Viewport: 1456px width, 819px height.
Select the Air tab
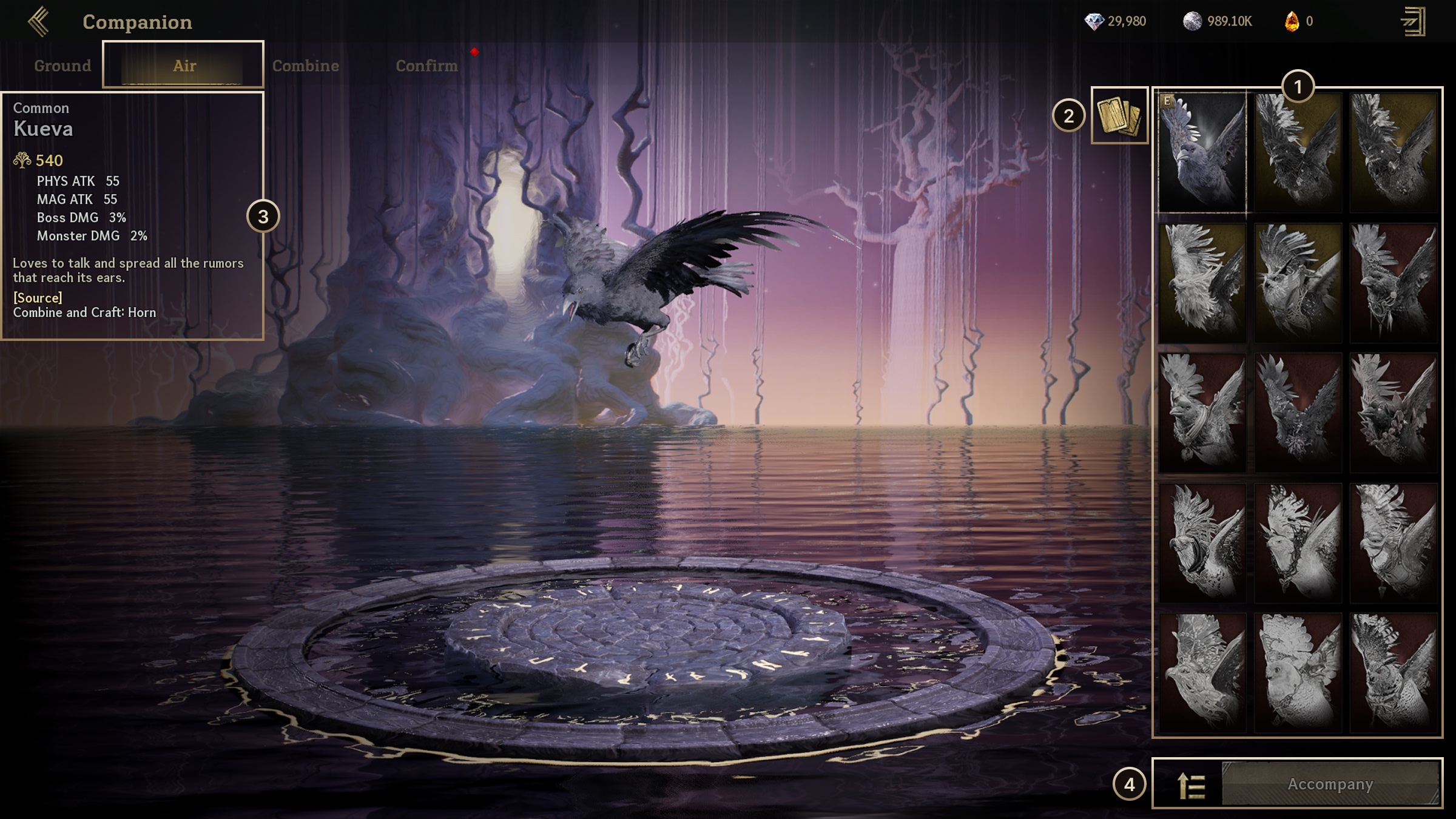(184, 66)
